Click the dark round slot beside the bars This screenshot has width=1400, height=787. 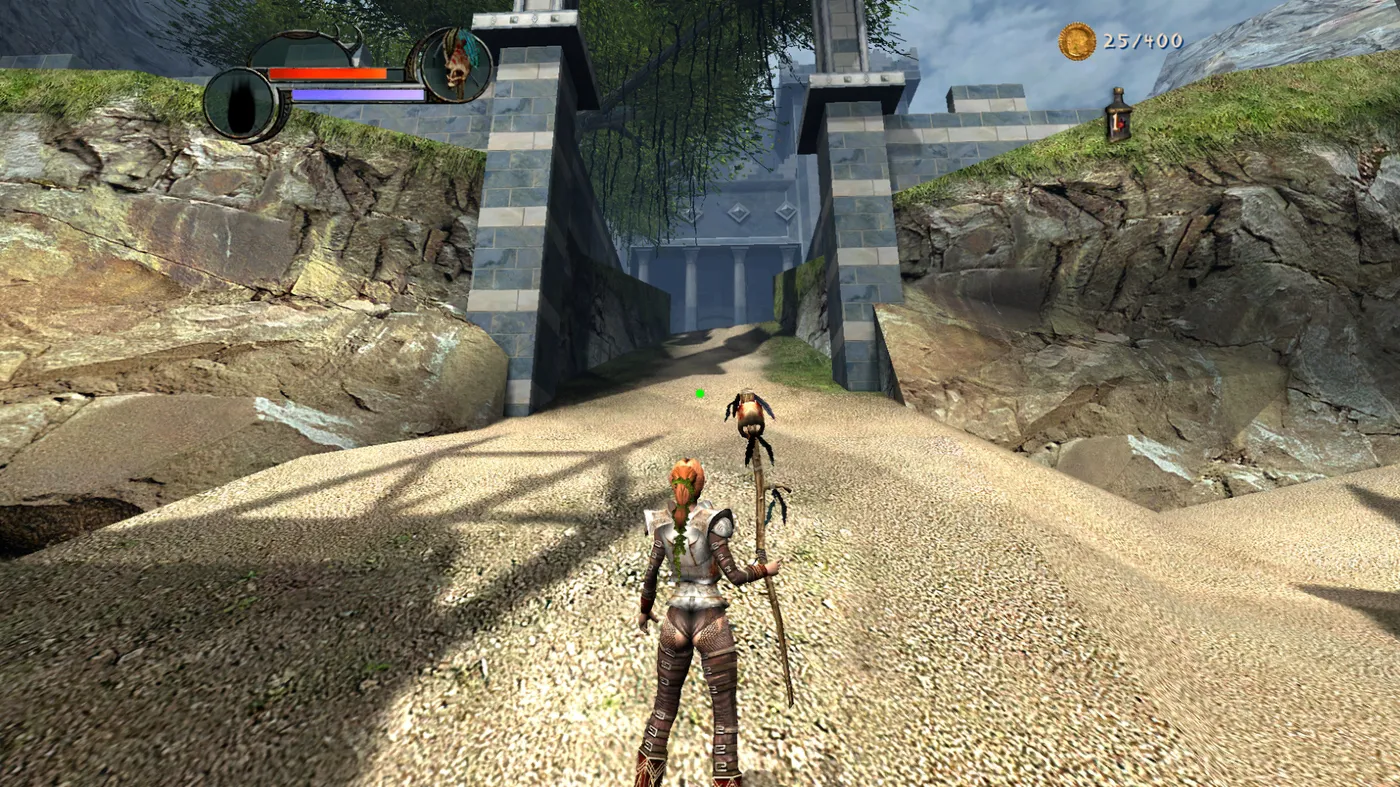tap(242, 104)
